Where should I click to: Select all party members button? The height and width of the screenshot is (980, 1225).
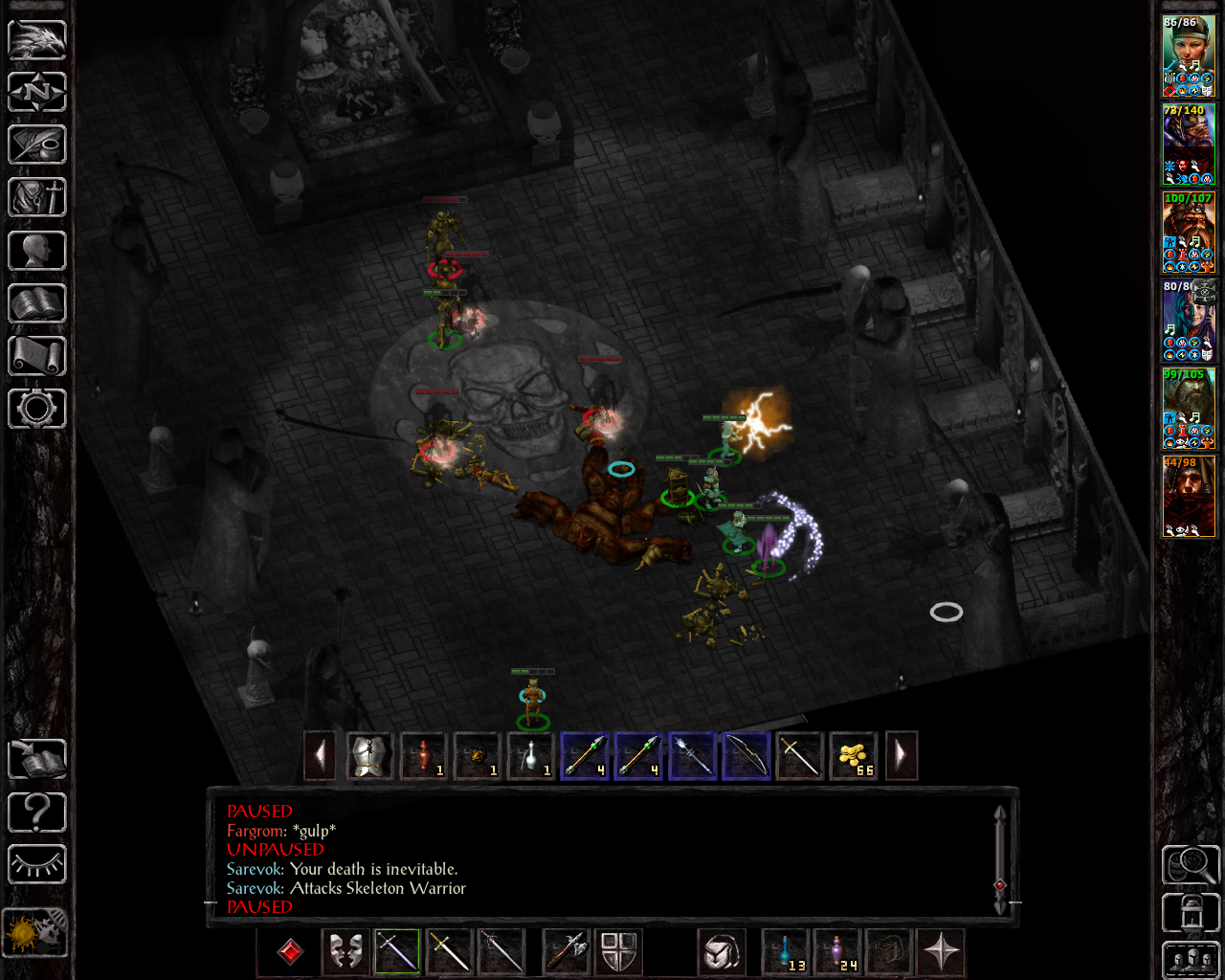tap(1191, 960)
